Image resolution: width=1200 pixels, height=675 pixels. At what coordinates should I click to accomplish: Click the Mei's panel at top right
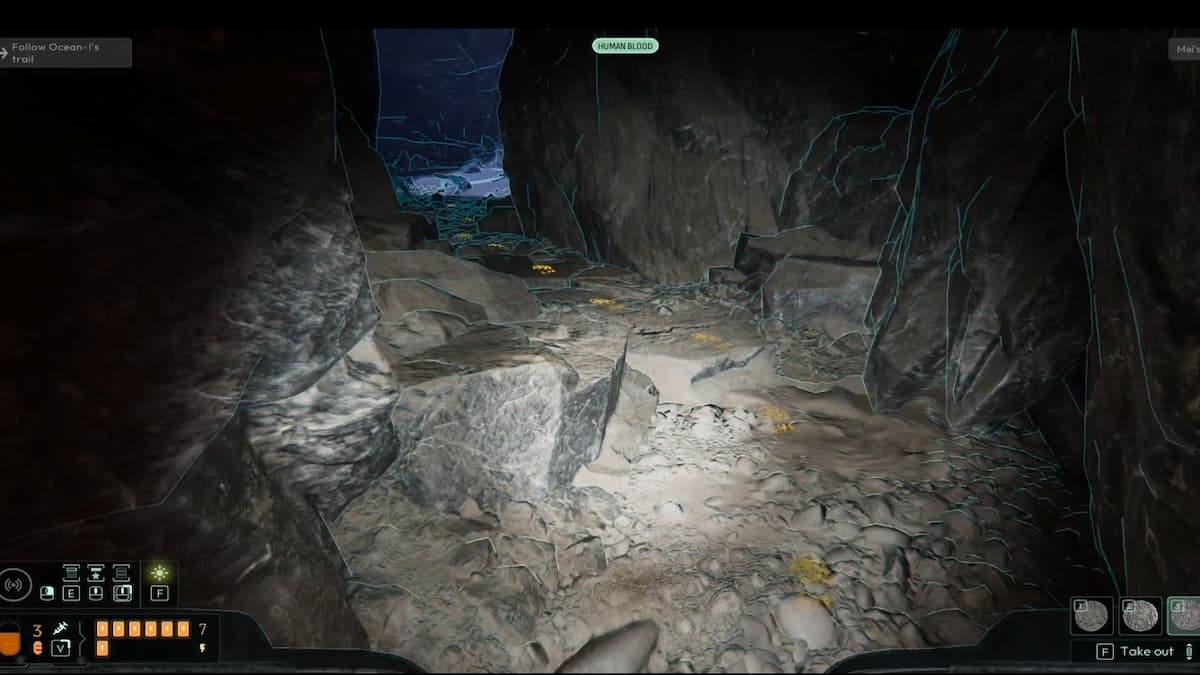(x=1184, y=49)
